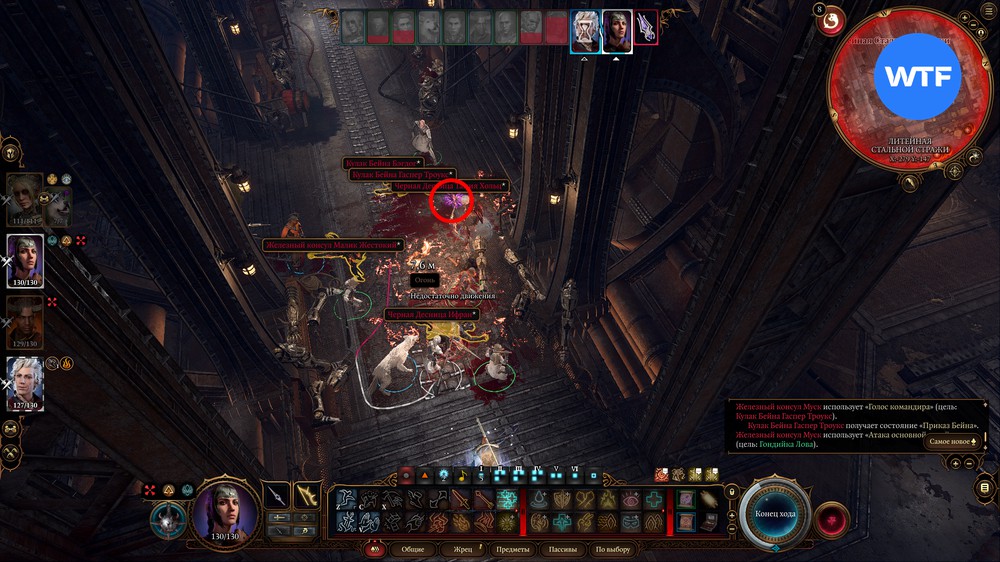Select the Пассивы hotbar tab
This screenshot has height=562, width=1000.
coord(563,549)
